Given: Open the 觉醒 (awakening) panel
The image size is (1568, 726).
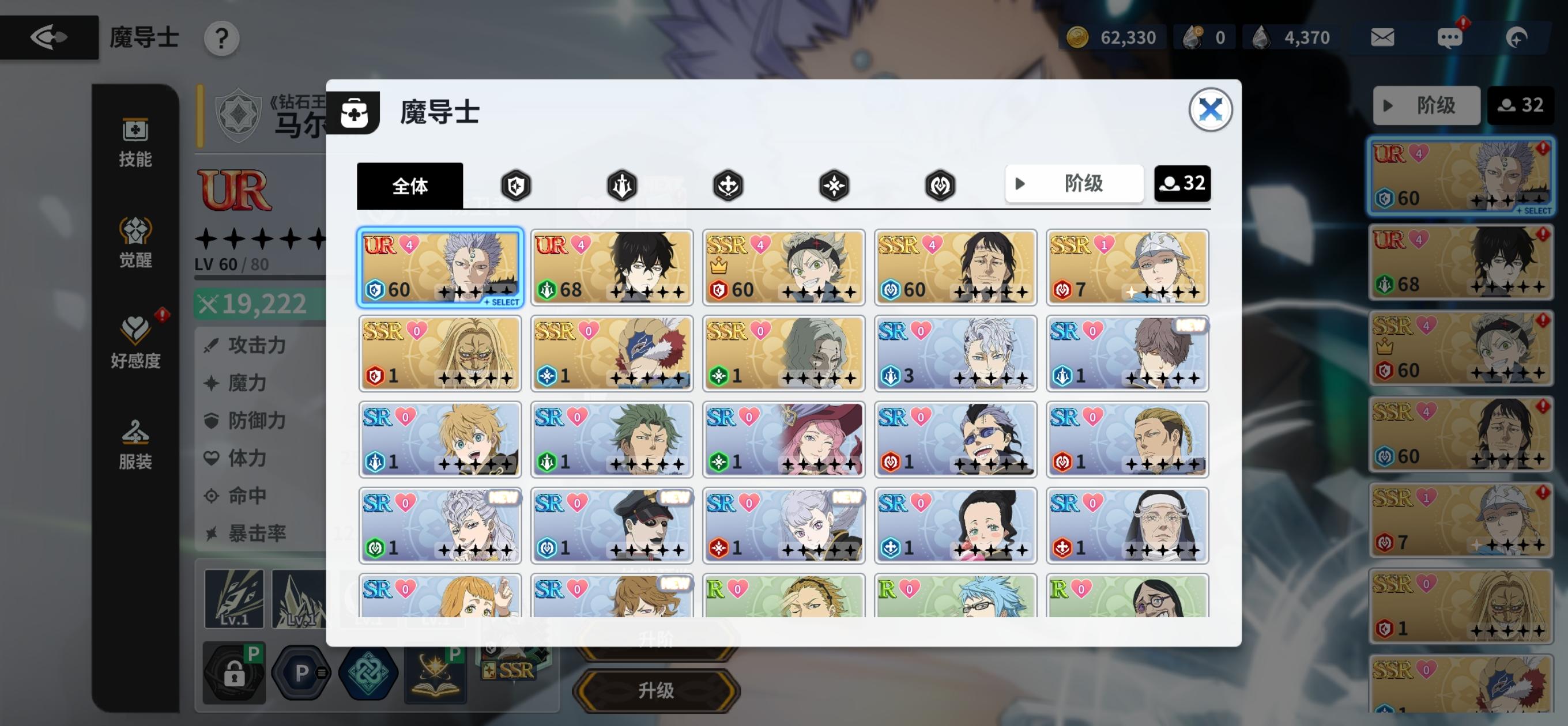Looking at the screenshot, I should [x=135, y=241].
